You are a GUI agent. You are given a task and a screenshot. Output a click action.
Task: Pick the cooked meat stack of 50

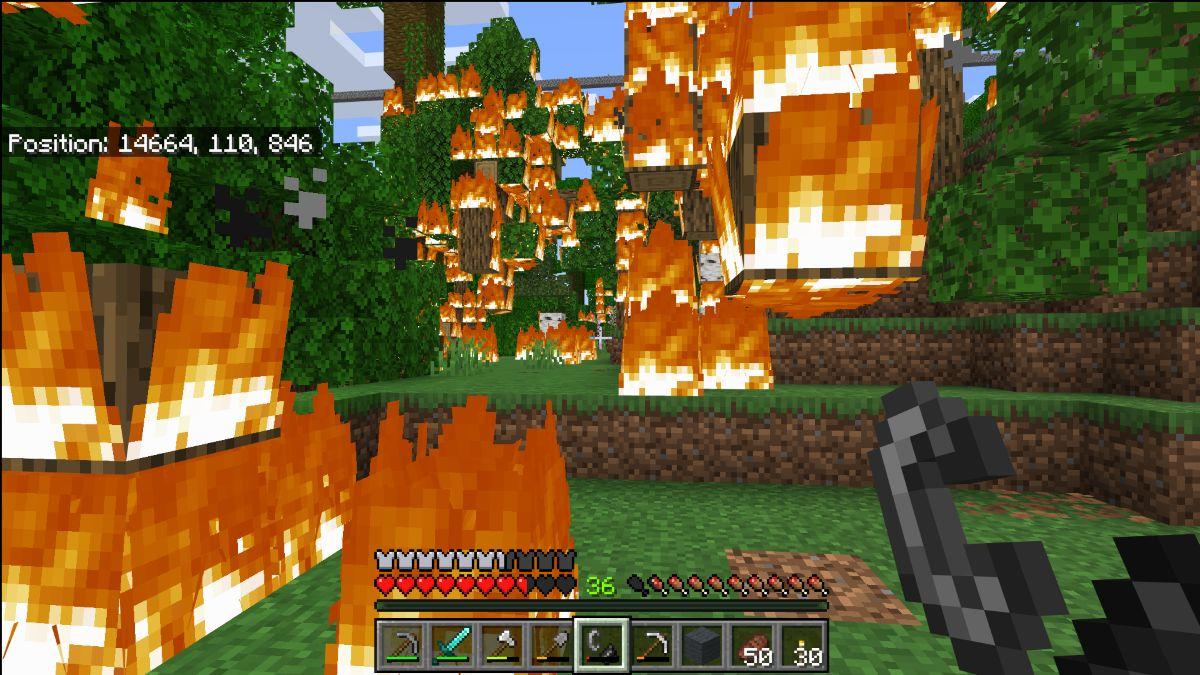[x=752, y=645]
